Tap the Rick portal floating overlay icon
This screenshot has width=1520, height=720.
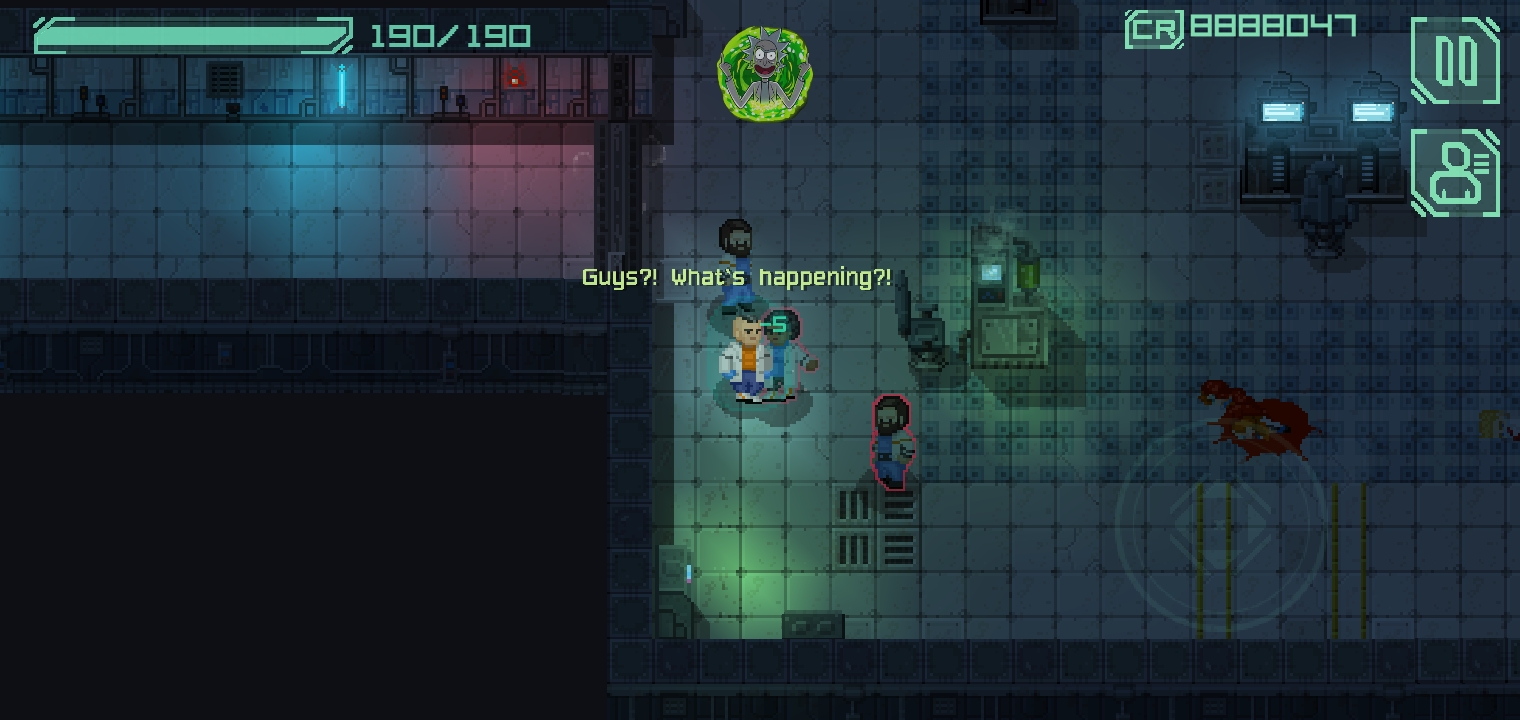(764, 74)
